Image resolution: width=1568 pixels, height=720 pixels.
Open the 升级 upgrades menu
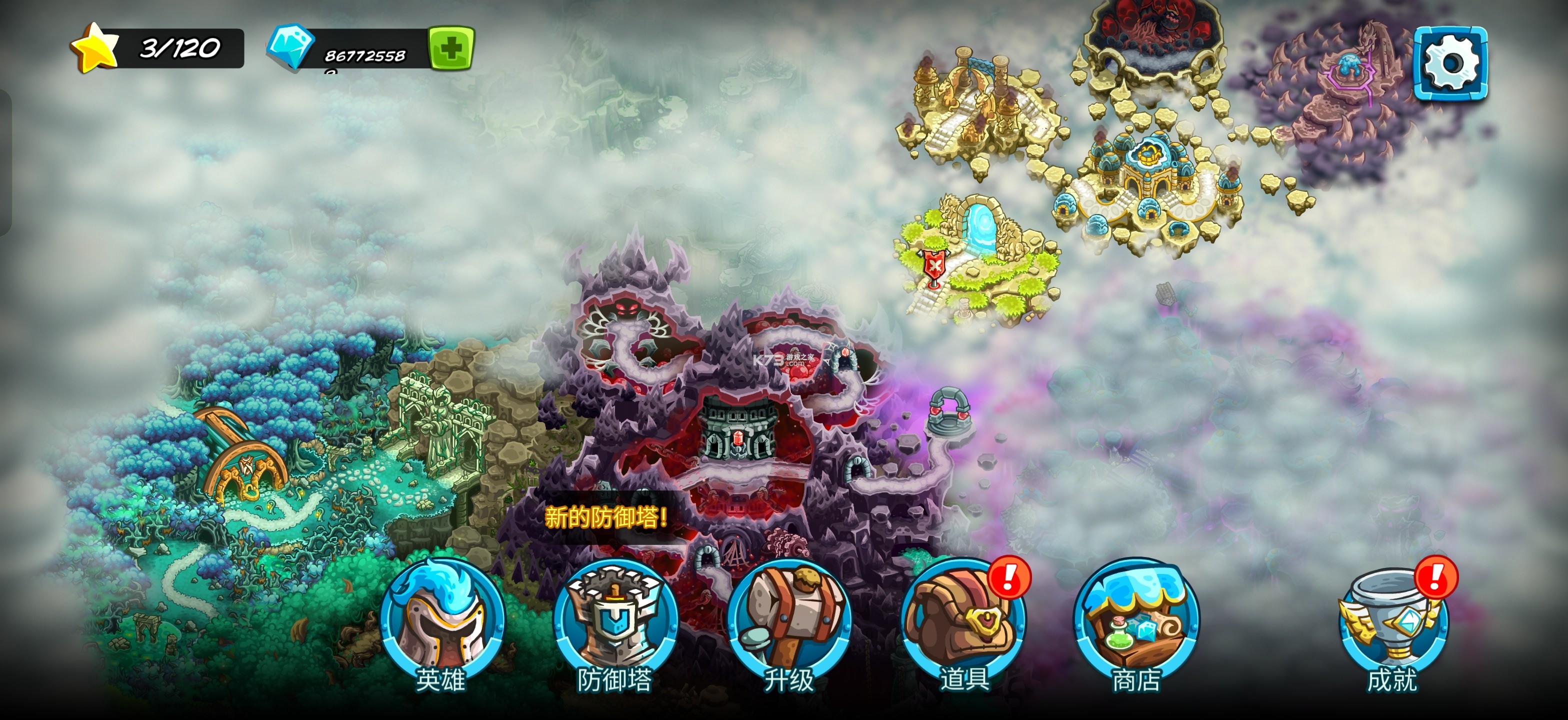[789, 621]
